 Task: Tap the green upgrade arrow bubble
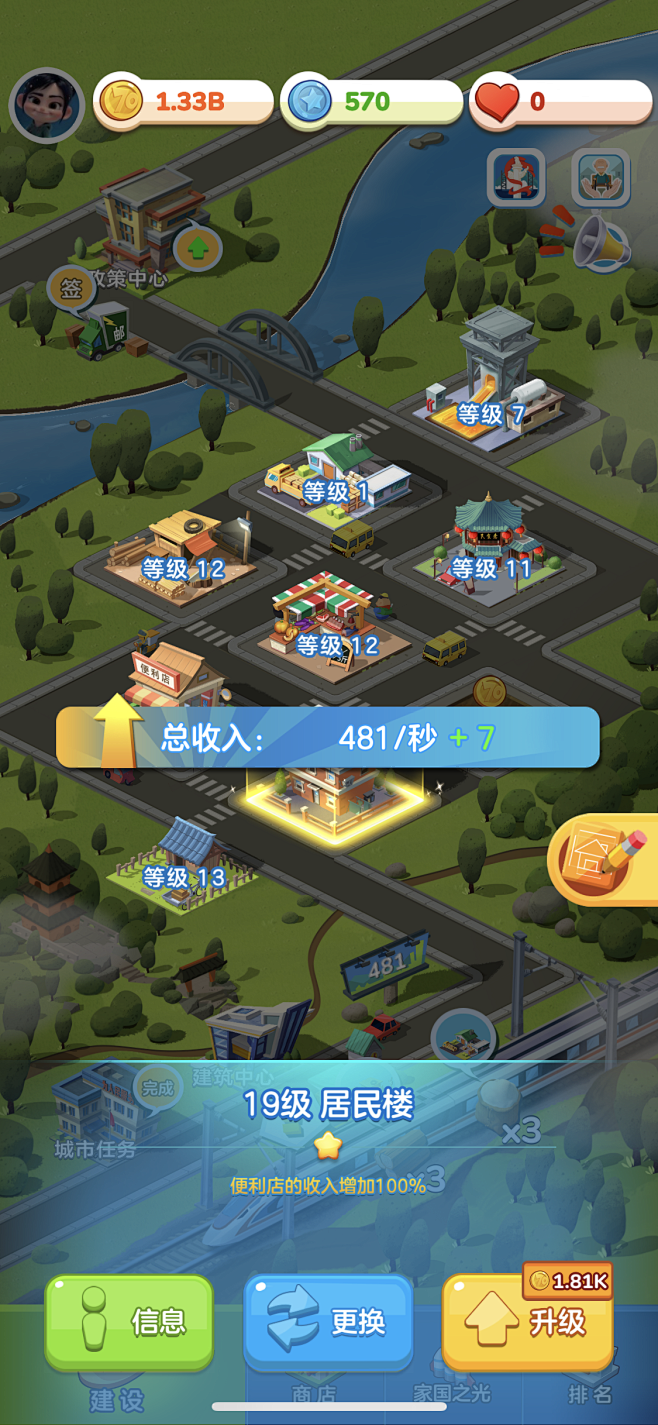click(197, 247)
